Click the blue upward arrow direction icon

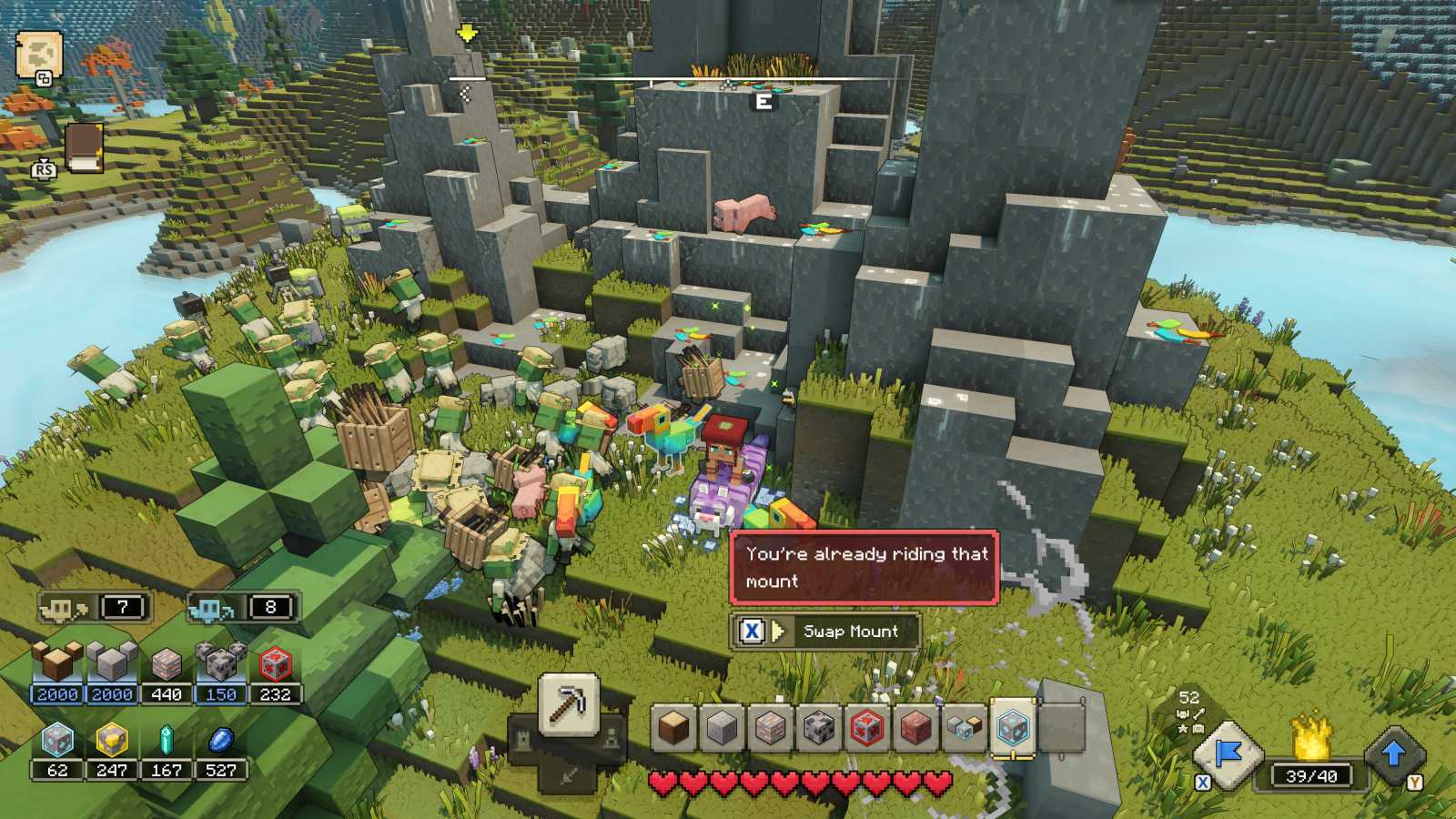point(1392,751)
